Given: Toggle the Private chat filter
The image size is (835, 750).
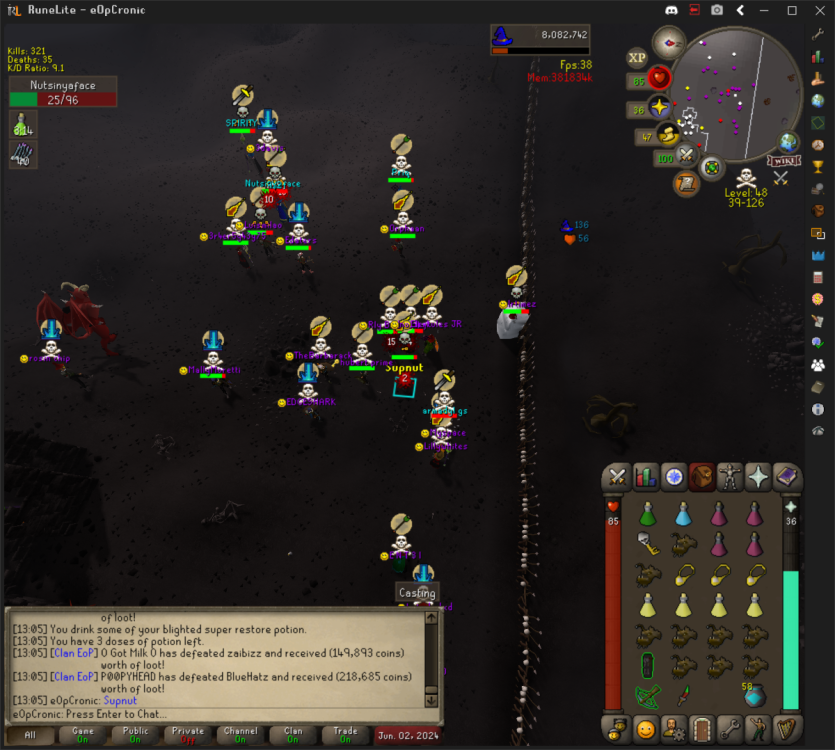Looking at the screenshot, I should tap(187, 735).
